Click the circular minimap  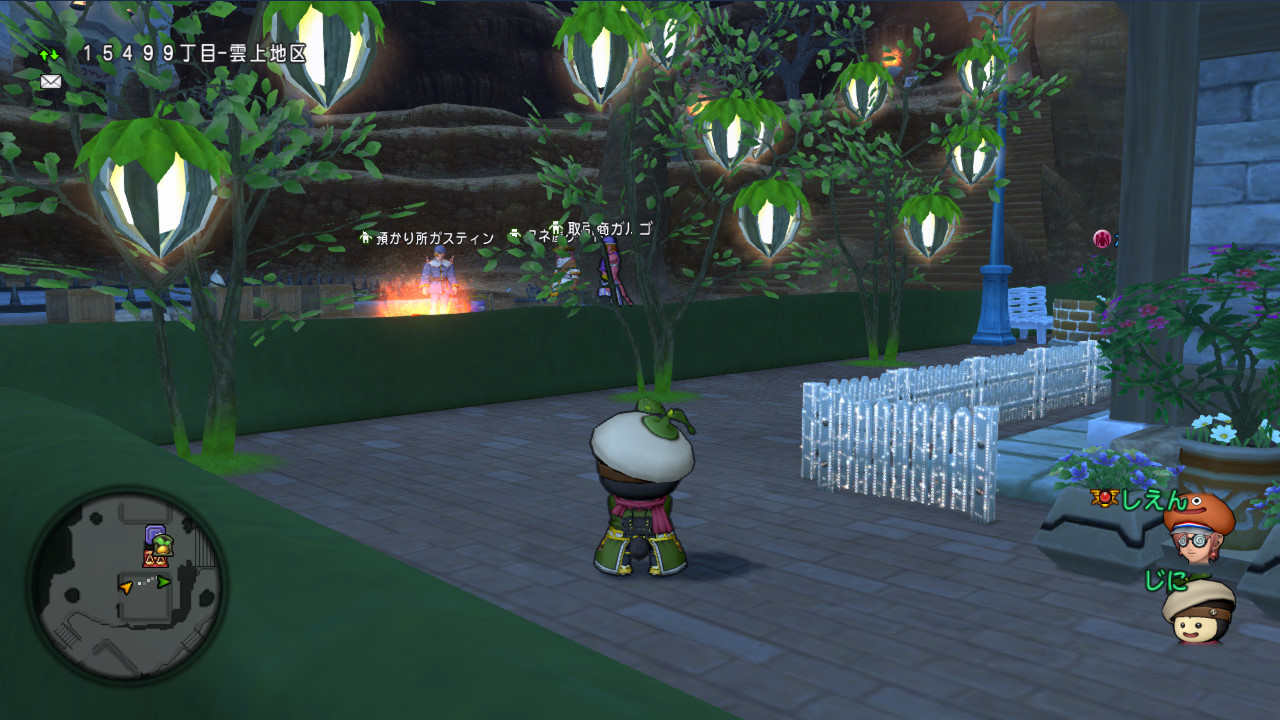click(x=126, y=585)
